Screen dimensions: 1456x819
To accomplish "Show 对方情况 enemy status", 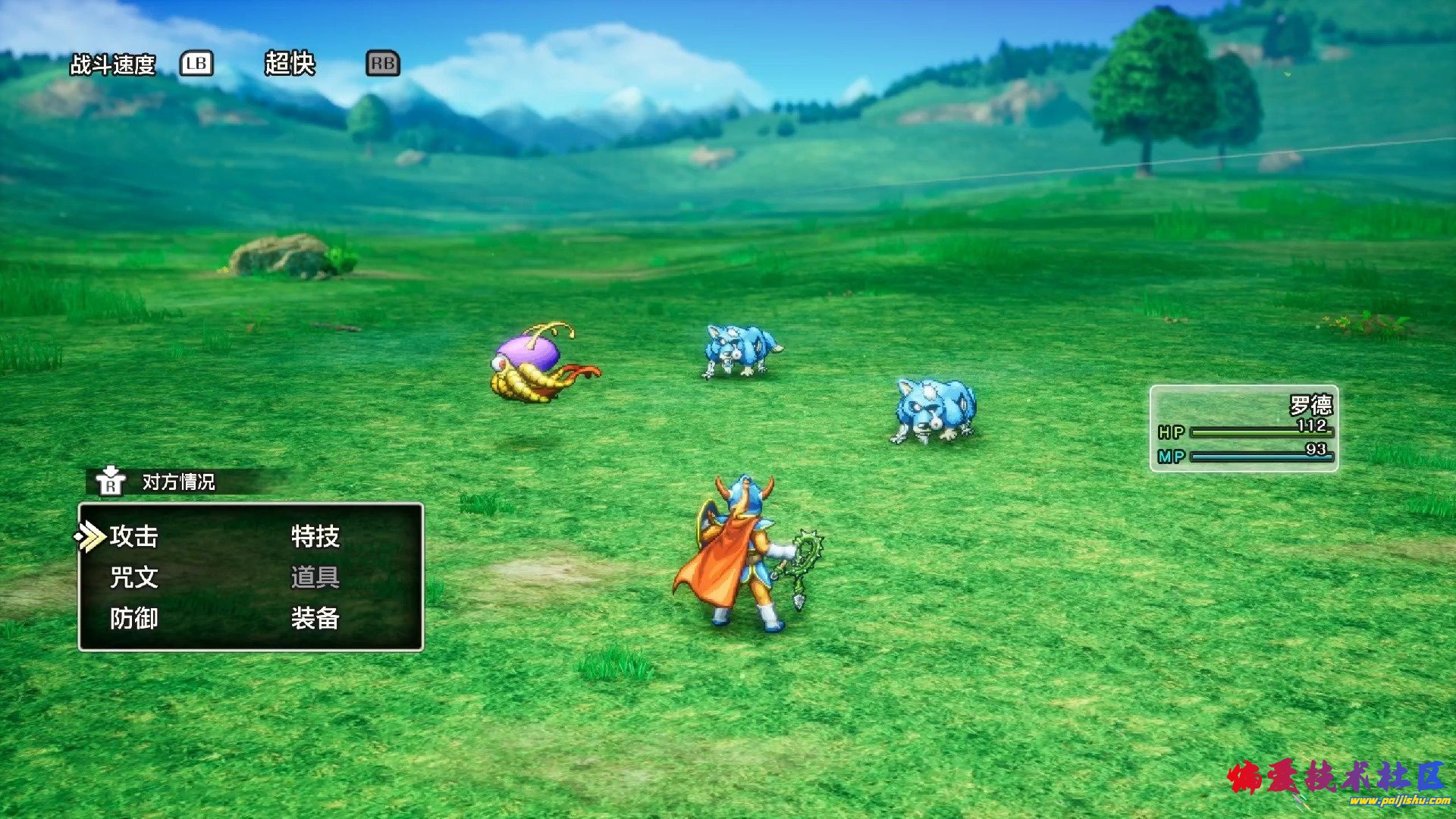I will pos(177,482).
